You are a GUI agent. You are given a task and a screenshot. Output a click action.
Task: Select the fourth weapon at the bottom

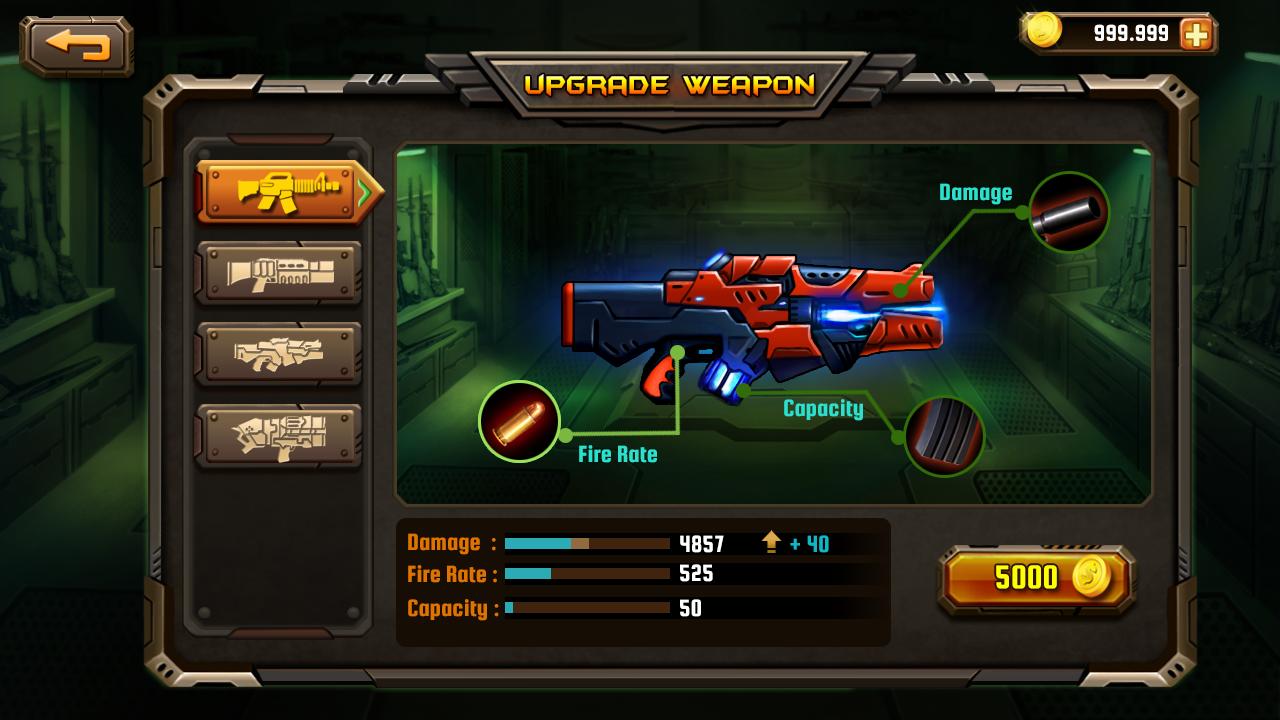tap(278, 435)
